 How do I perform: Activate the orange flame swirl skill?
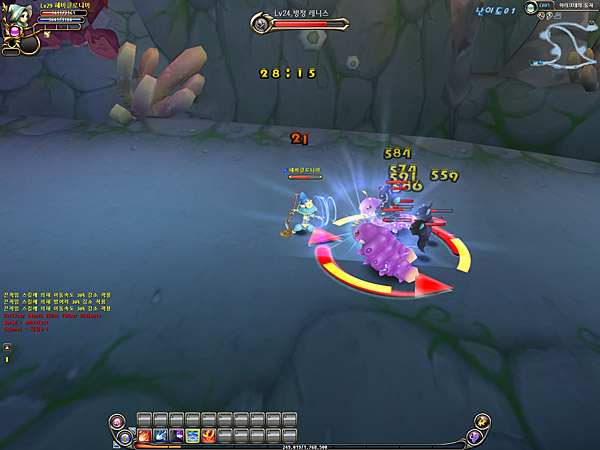coord(208,436)
